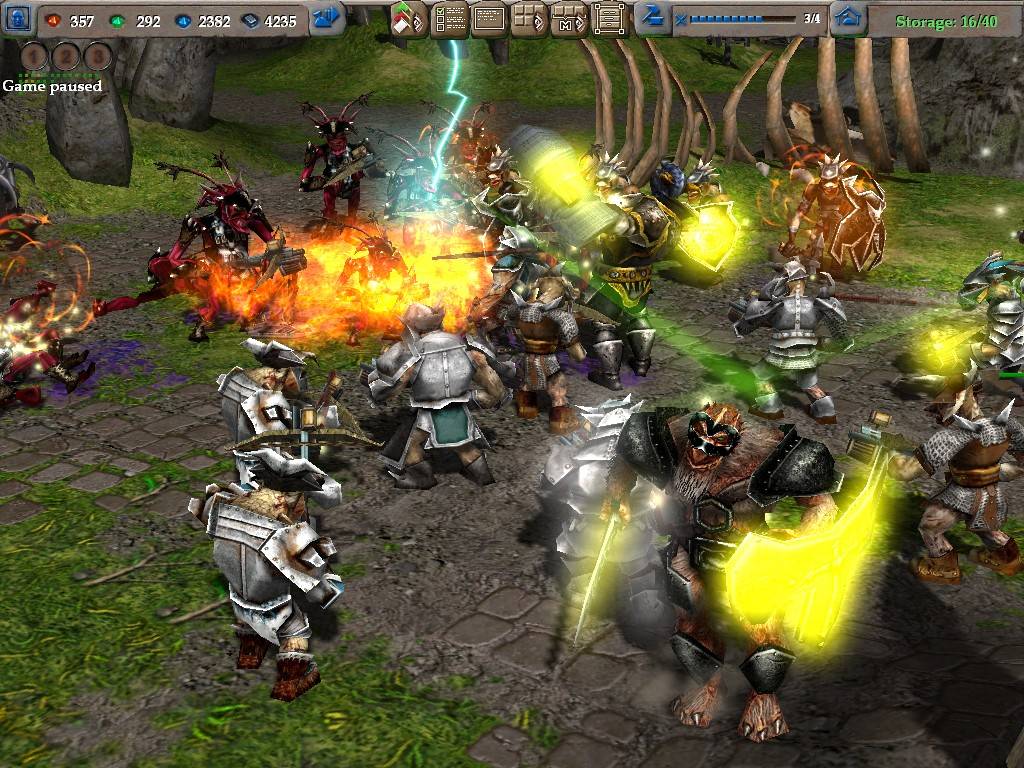Open the blue arrow resource exchange button
Image resolution: width=1024 pixels, height=768 pixels.
(x=327, y=18)
